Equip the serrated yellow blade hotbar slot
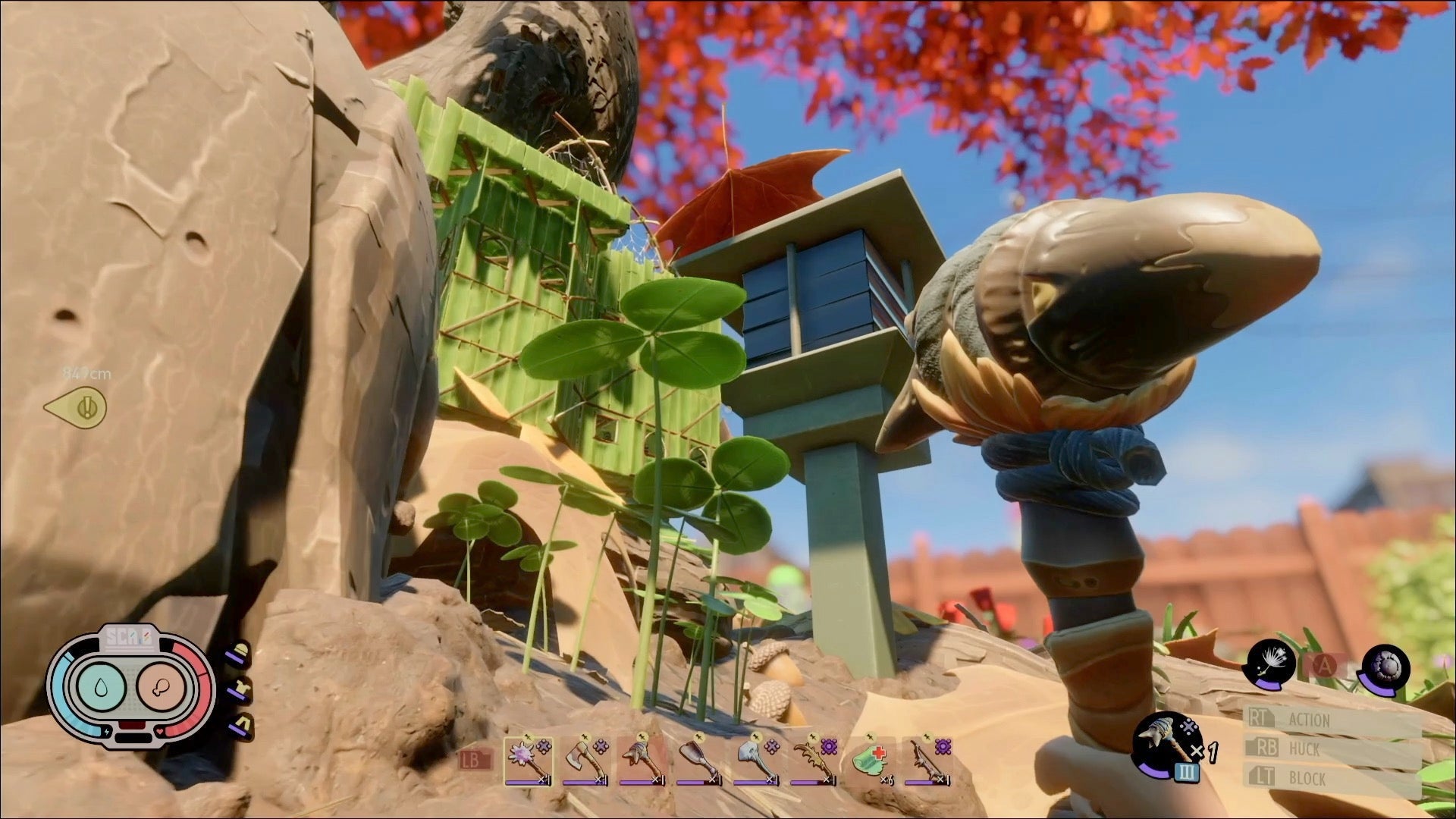The image size is (1456, 819). (x=811, y=761)
